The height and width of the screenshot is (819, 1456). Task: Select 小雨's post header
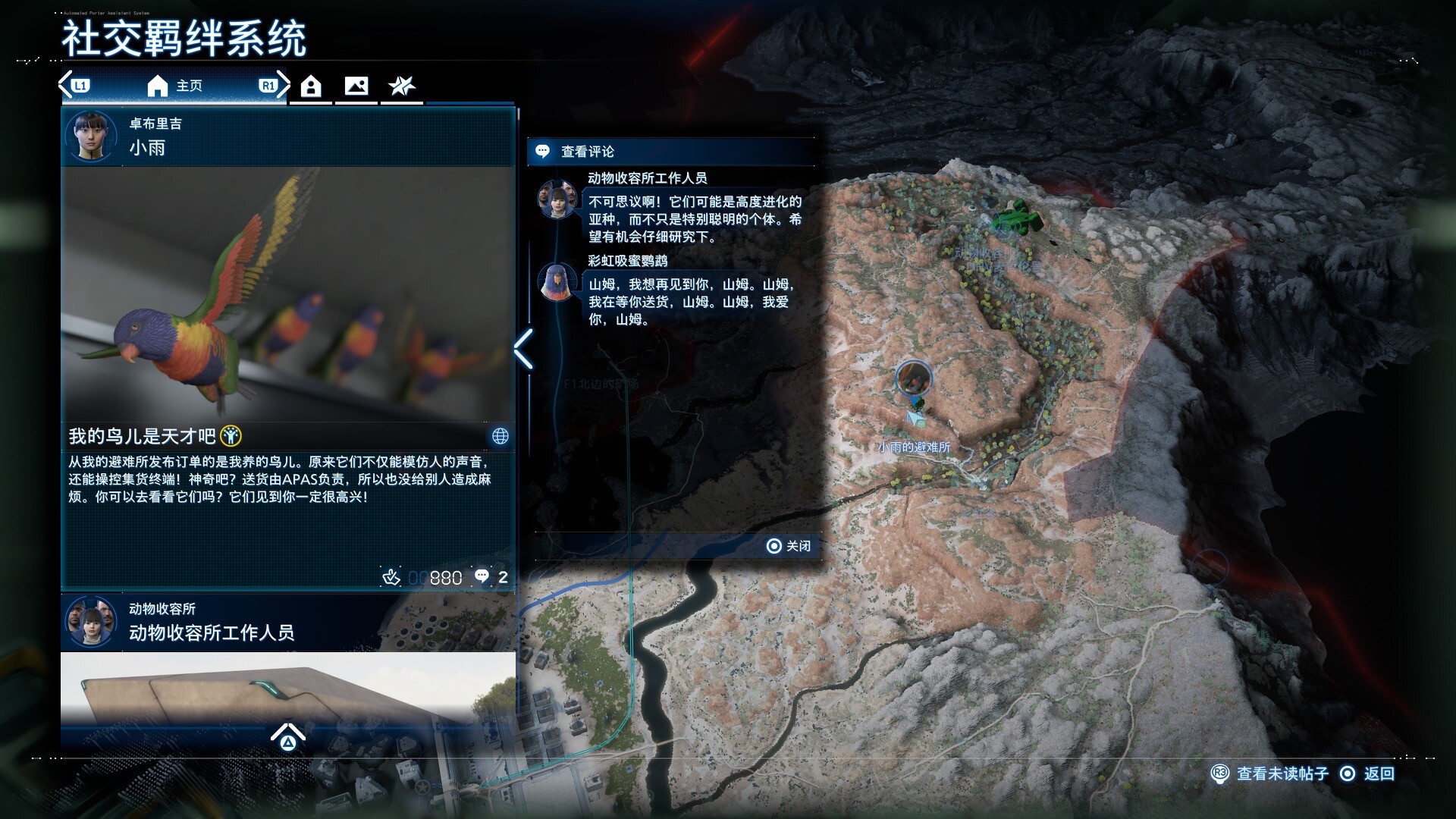click(288, 136)
